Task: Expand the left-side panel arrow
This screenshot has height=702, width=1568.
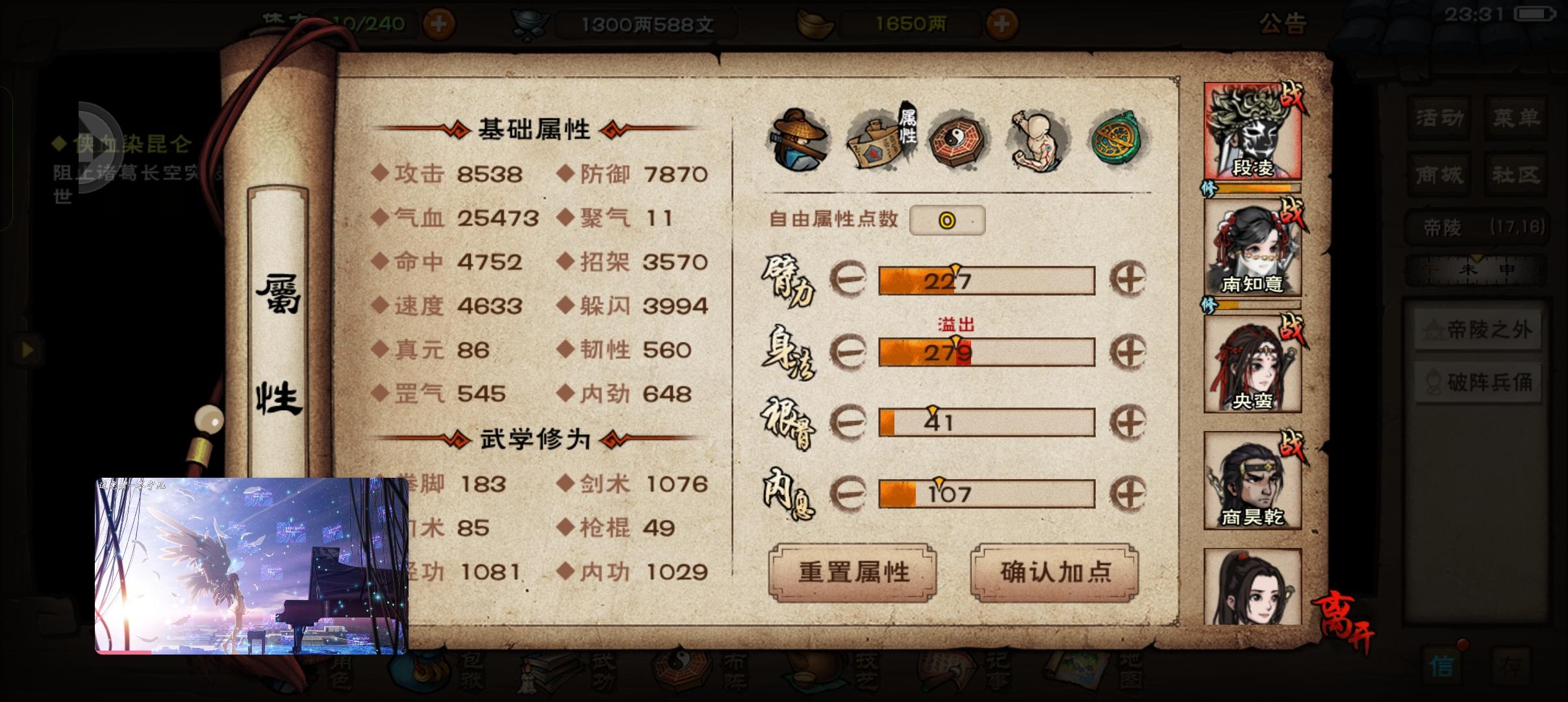Action: coord(28,350)
